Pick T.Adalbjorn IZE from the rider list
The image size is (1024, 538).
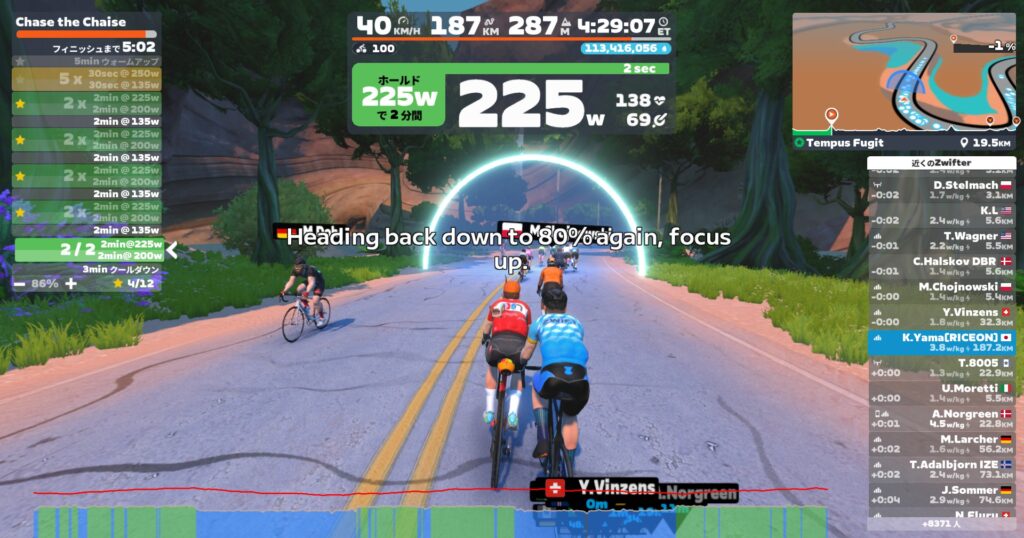941,469
